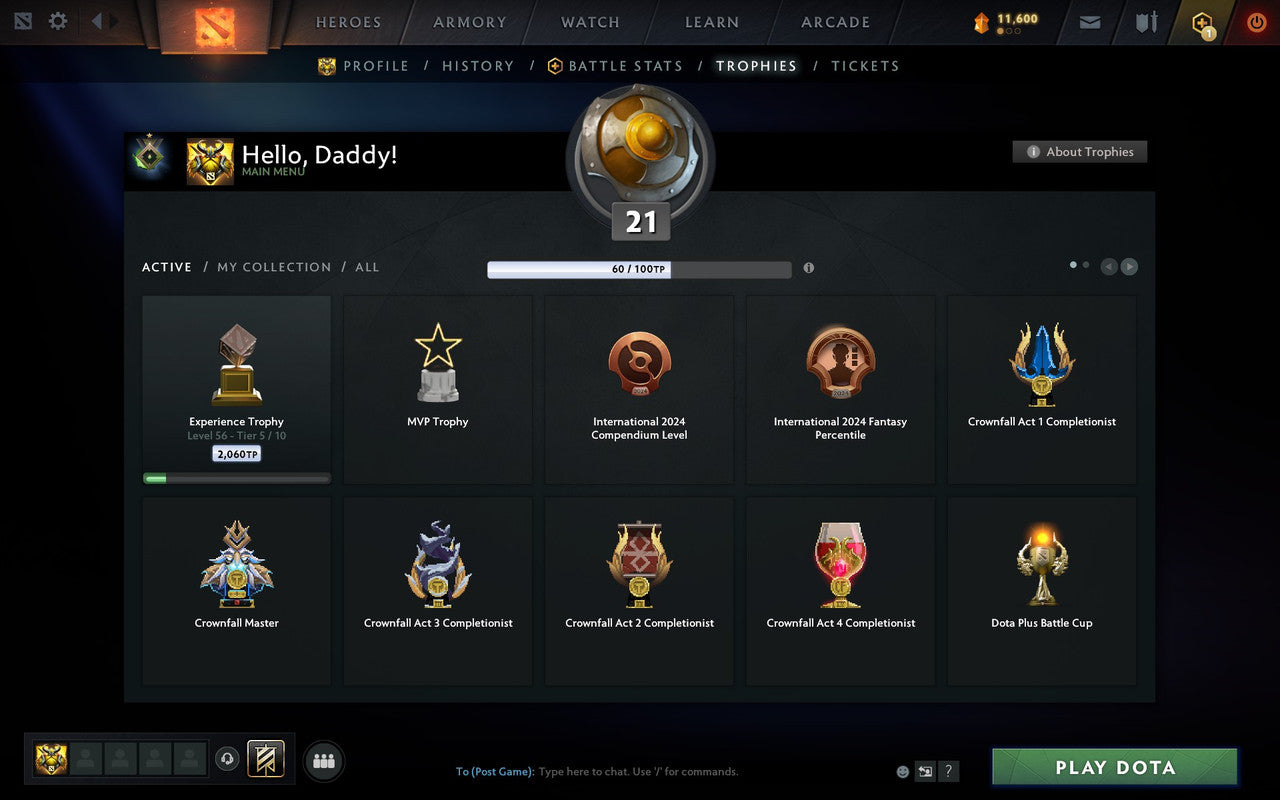Screen dimensions: 1280x800
Task: Click the 60/100TP progress bar
Action: coord(639,269)
